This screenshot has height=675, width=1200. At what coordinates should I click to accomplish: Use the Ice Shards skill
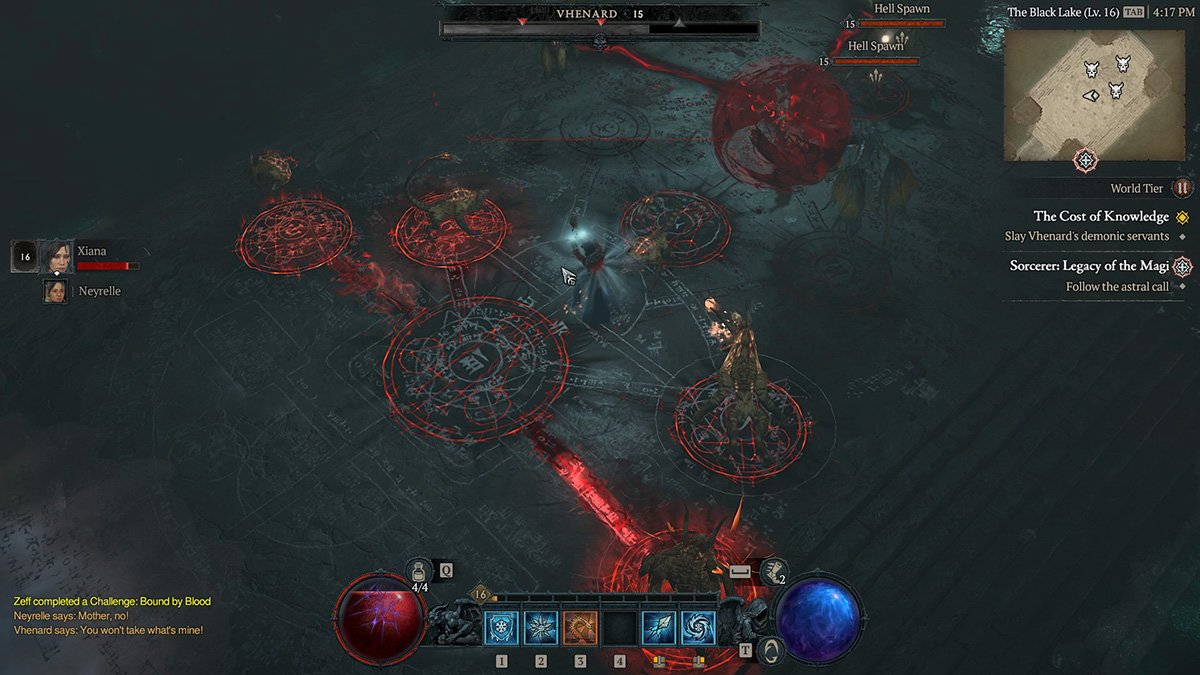(x=659, y=628)
